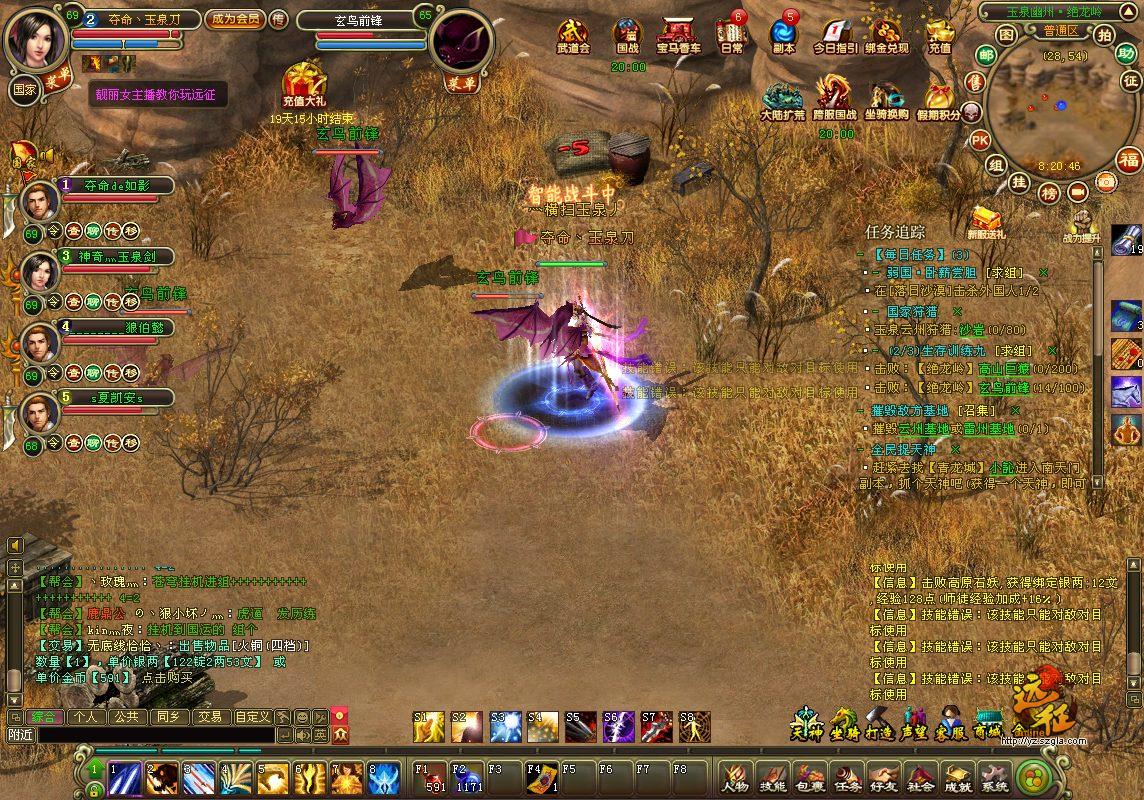Click the 福 welfare button on minimap
This screenshot has width=1144, height=800.
[1128, 159]
